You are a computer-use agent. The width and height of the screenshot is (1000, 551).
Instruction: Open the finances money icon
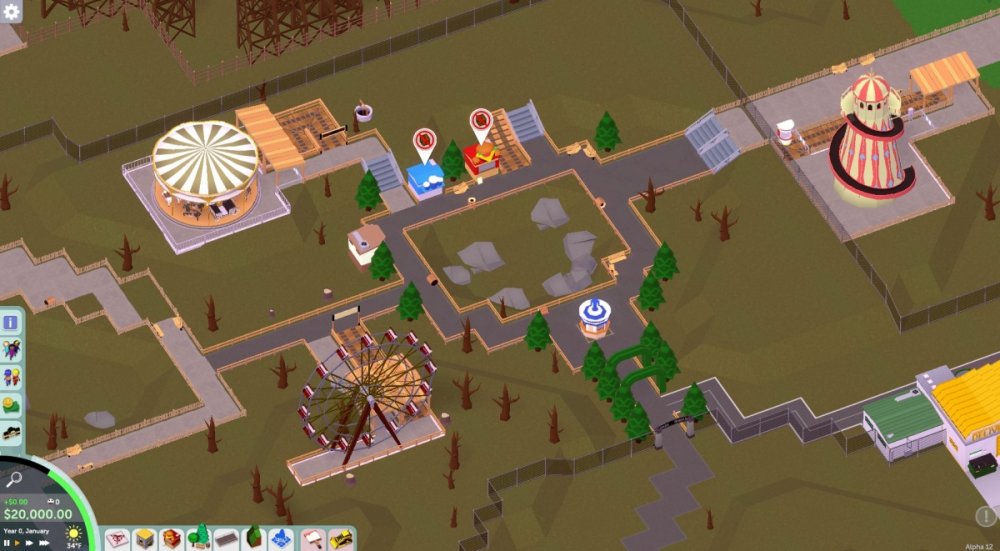[x=12, y=405]
